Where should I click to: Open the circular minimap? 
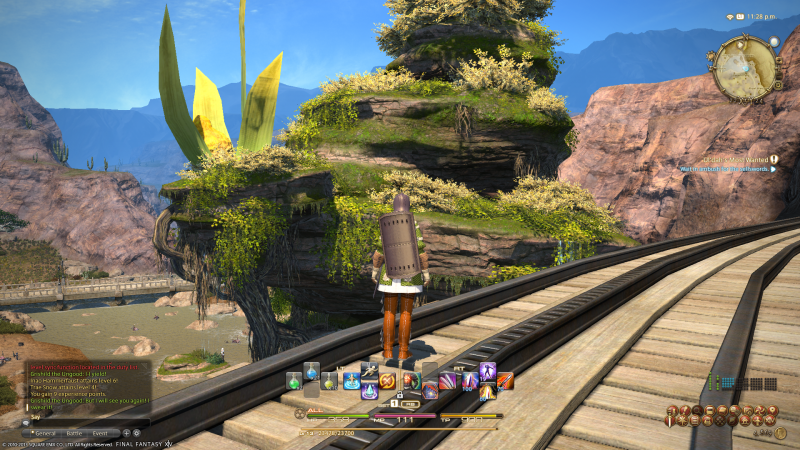(x=745, y=67)
